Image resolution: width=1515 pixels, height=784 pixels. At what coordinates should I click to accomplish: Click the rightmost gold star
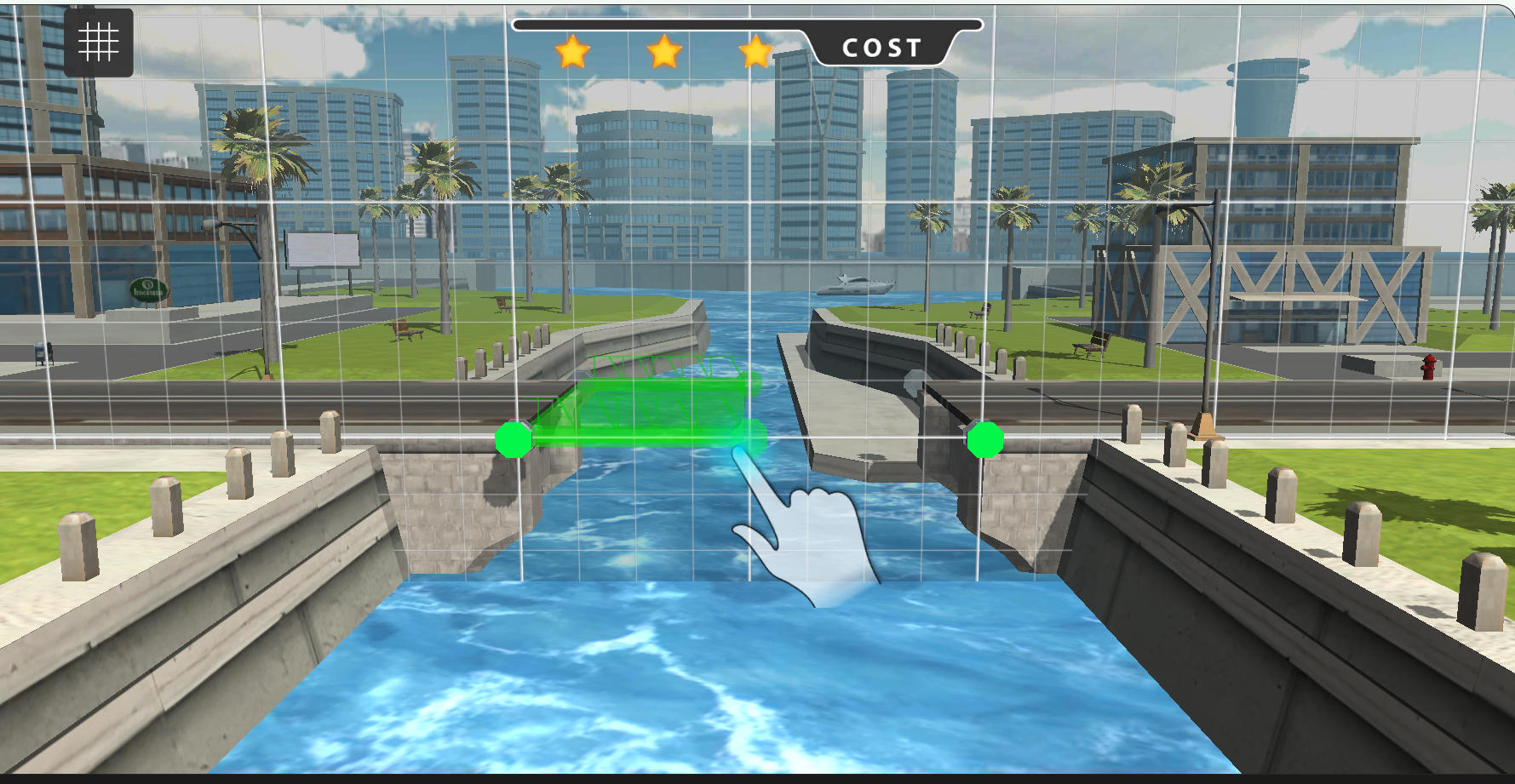[756, 53]
